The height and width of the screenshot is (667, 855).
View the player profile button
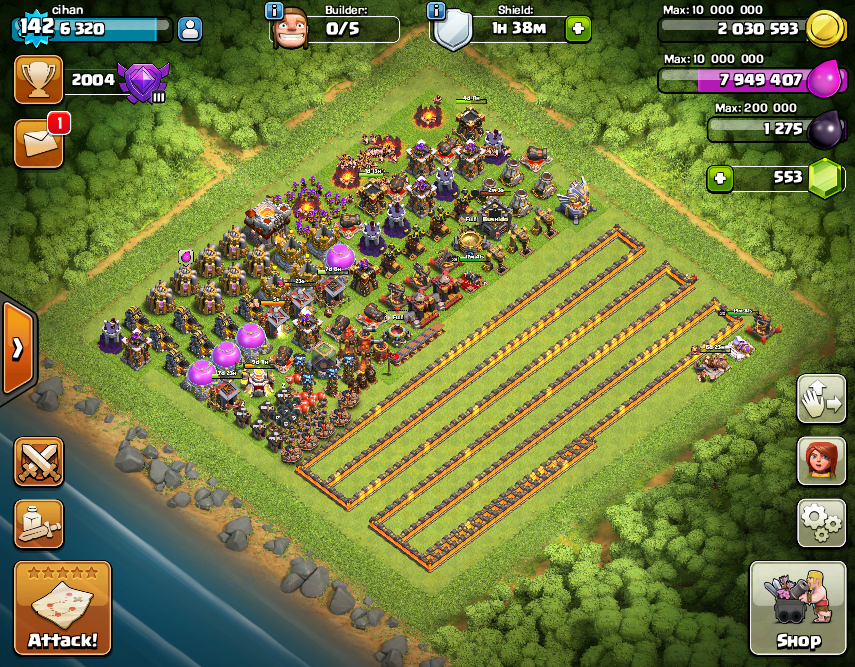[189, 29]
